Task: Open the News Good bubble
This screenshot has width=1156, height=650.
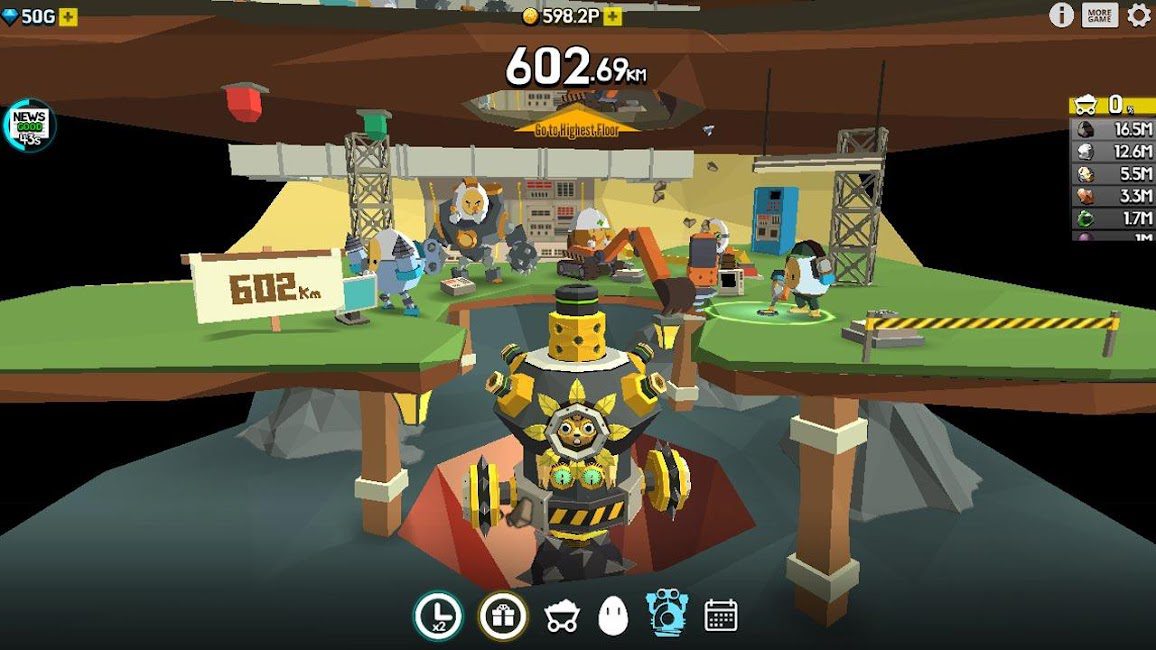Action: (x=30, y=125)
